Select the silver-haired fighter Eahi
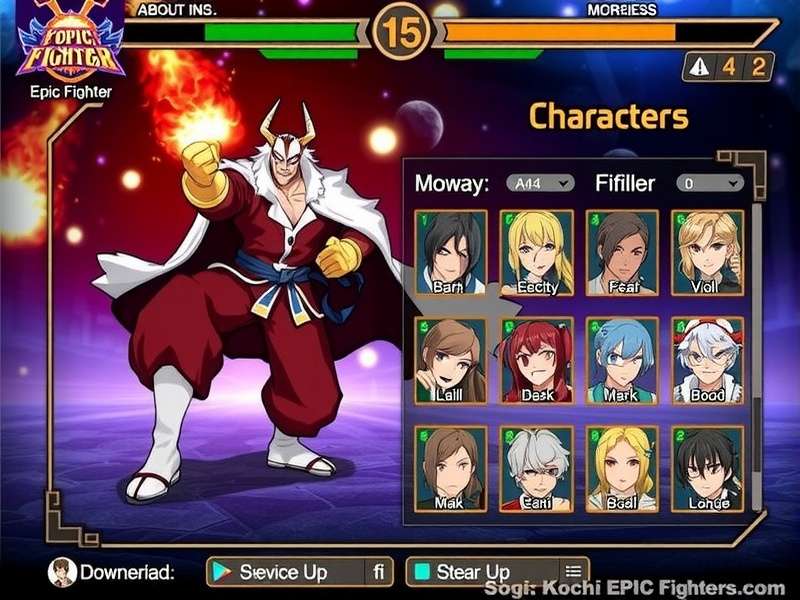 click(536, 468)
